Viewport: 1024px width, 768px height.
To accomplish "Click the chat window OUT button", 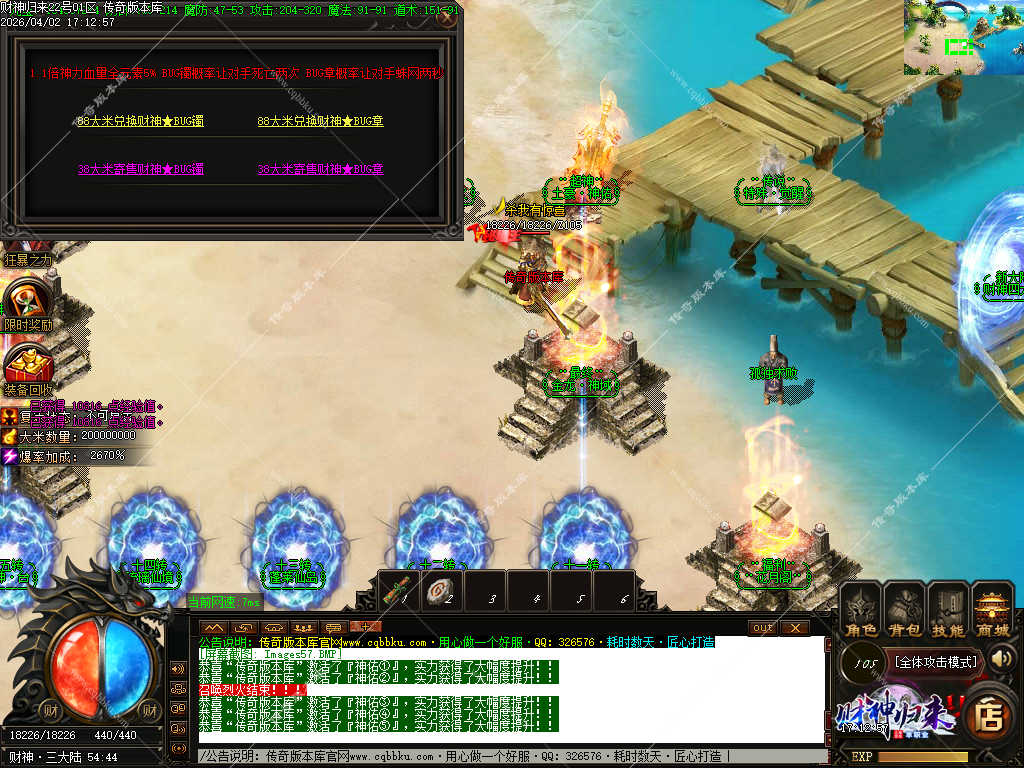I will pyautogui.click(x=762, y=627).
